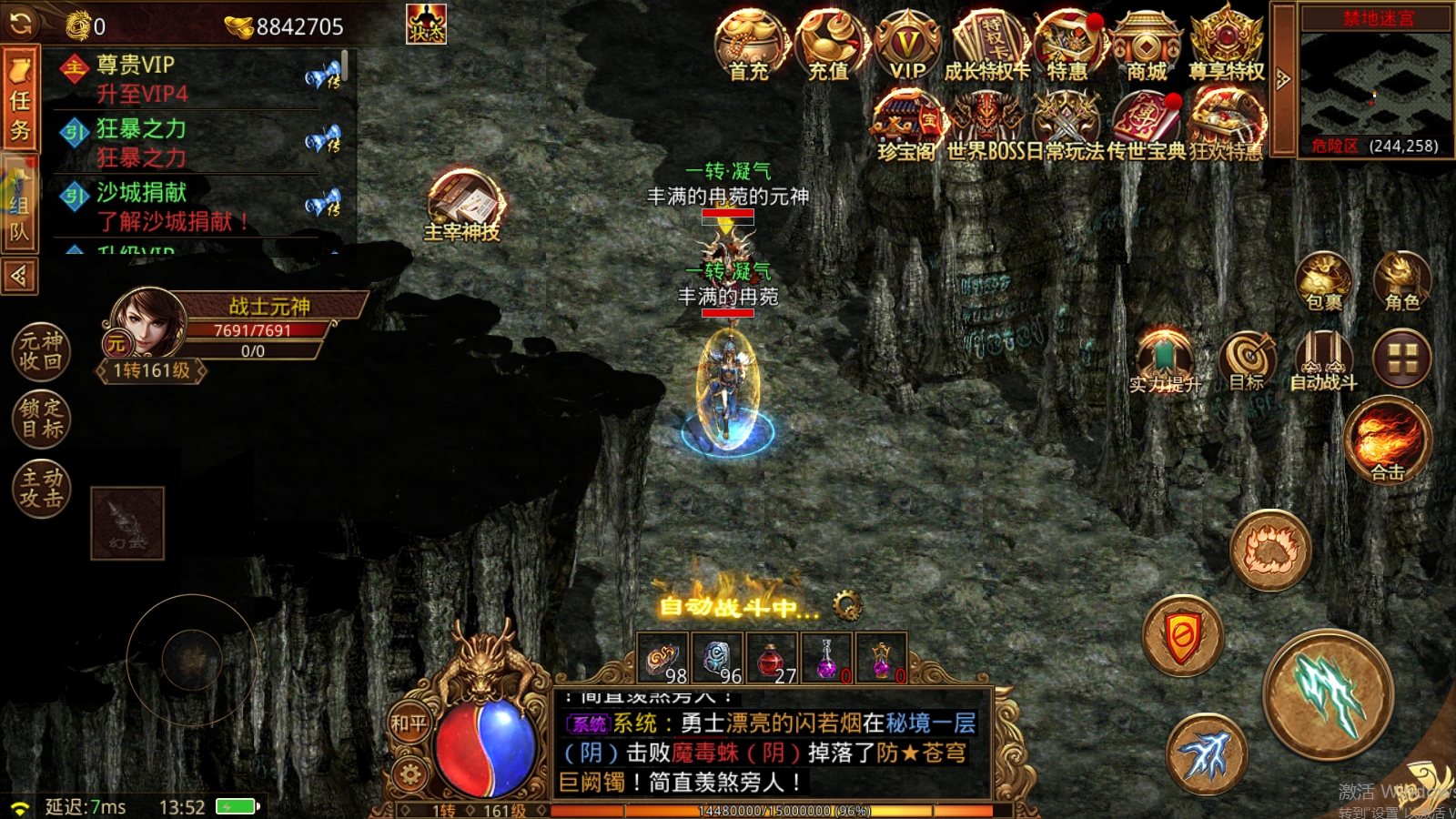Open the 禁地迷宫 minimap
Screen dimensions: 1456x819
1375,84
